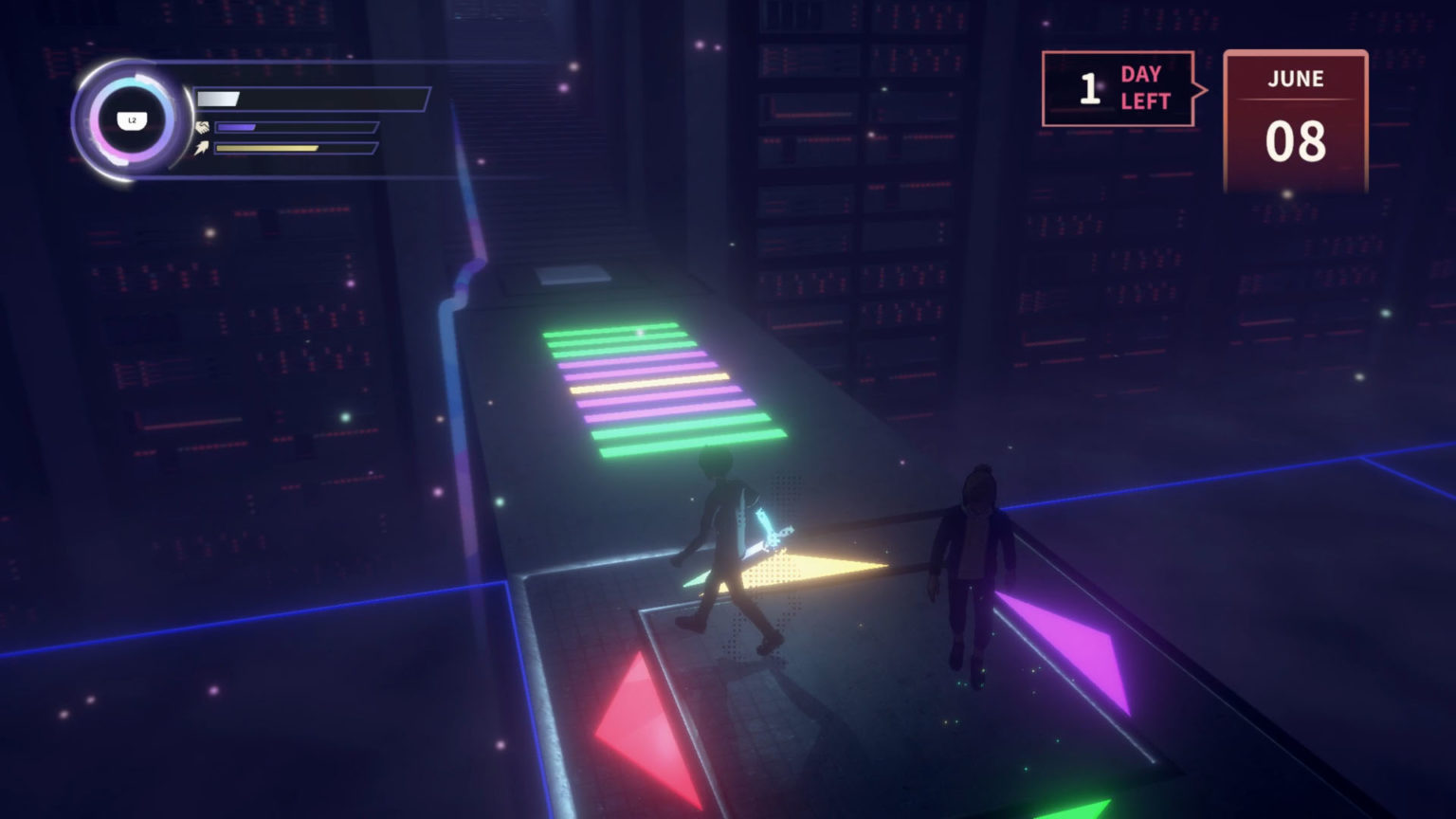This screenshot has height=819, width=1456.
Task: Select the 1 Day Left deadline tag
Action: click(1119, 89)
